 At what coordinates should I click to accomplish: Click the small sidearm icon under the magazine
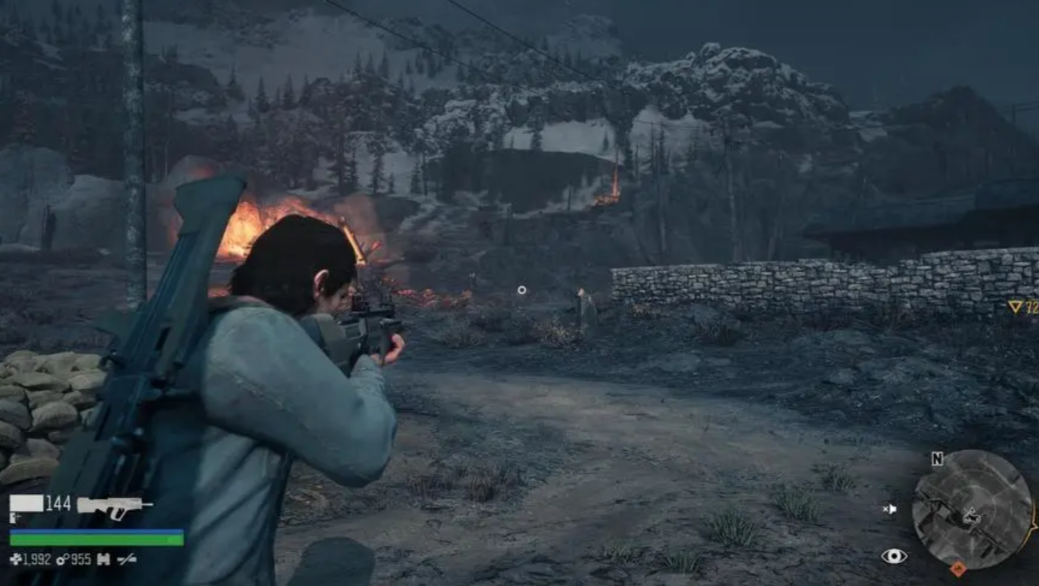tap(16, 519)
